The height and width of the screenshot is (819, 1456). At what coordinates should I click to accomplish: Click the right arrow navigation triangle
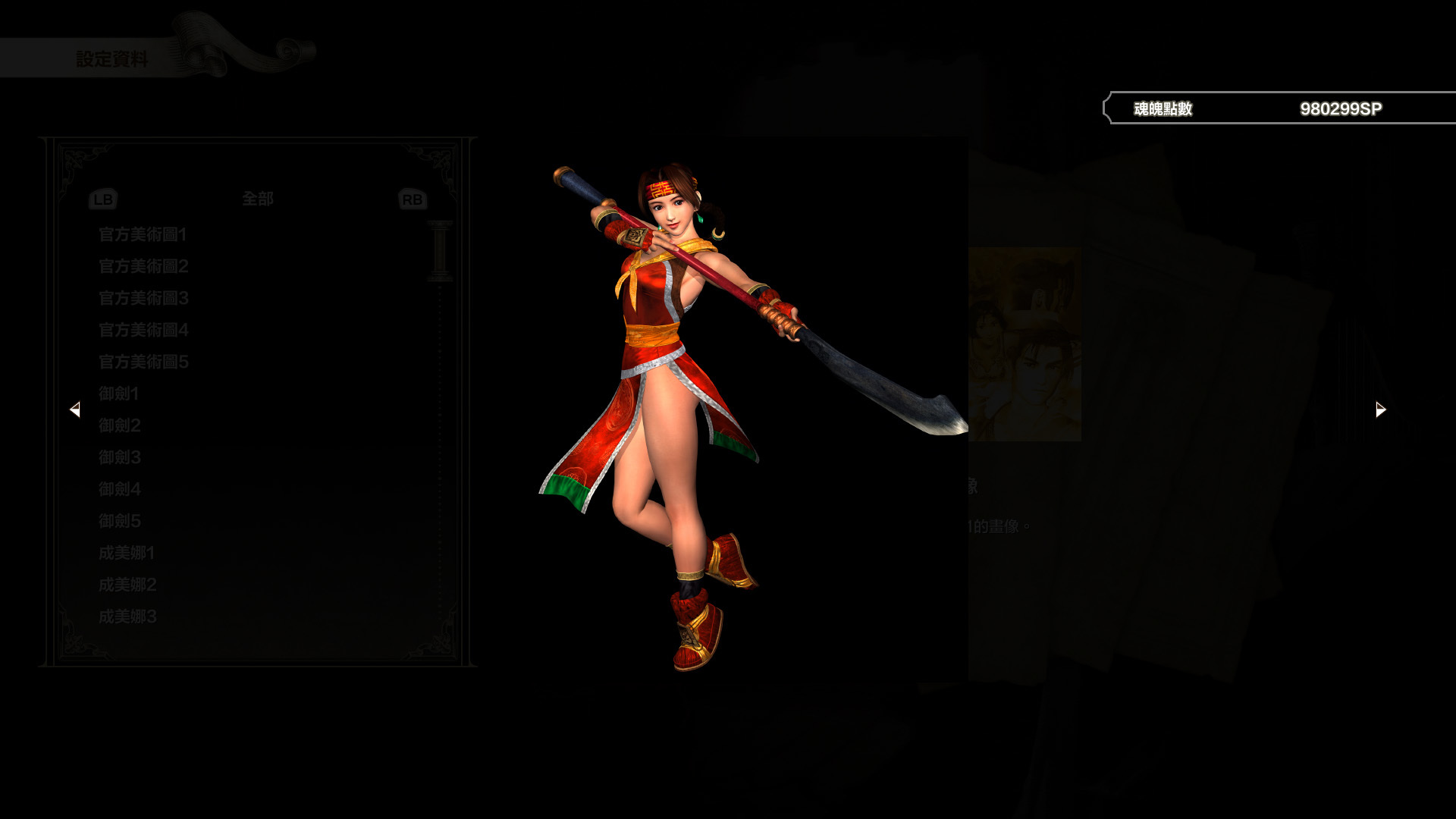[1379, 409]
